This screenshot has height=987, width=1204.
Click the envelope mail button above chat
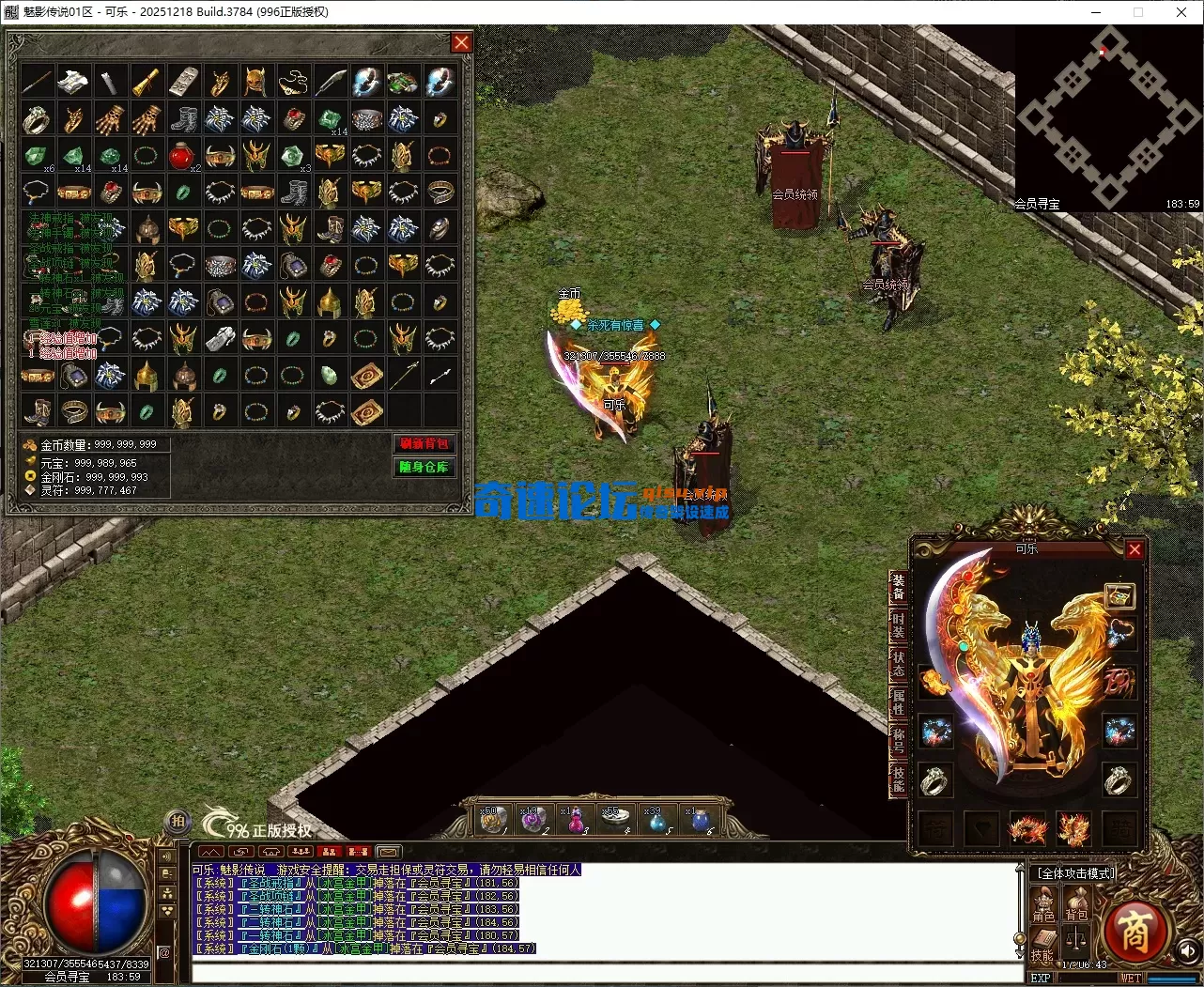tap(389, 853)
